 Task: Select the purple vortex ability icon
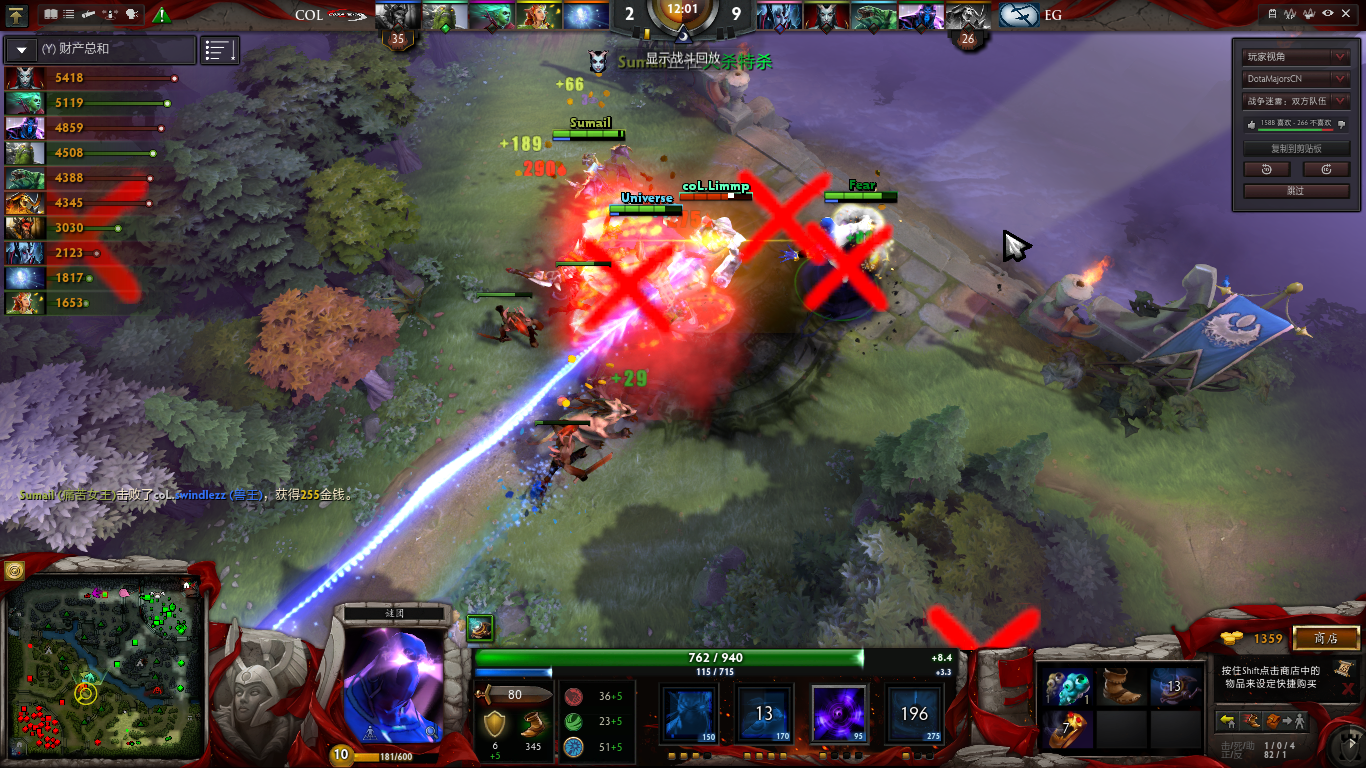pos(838,713)
